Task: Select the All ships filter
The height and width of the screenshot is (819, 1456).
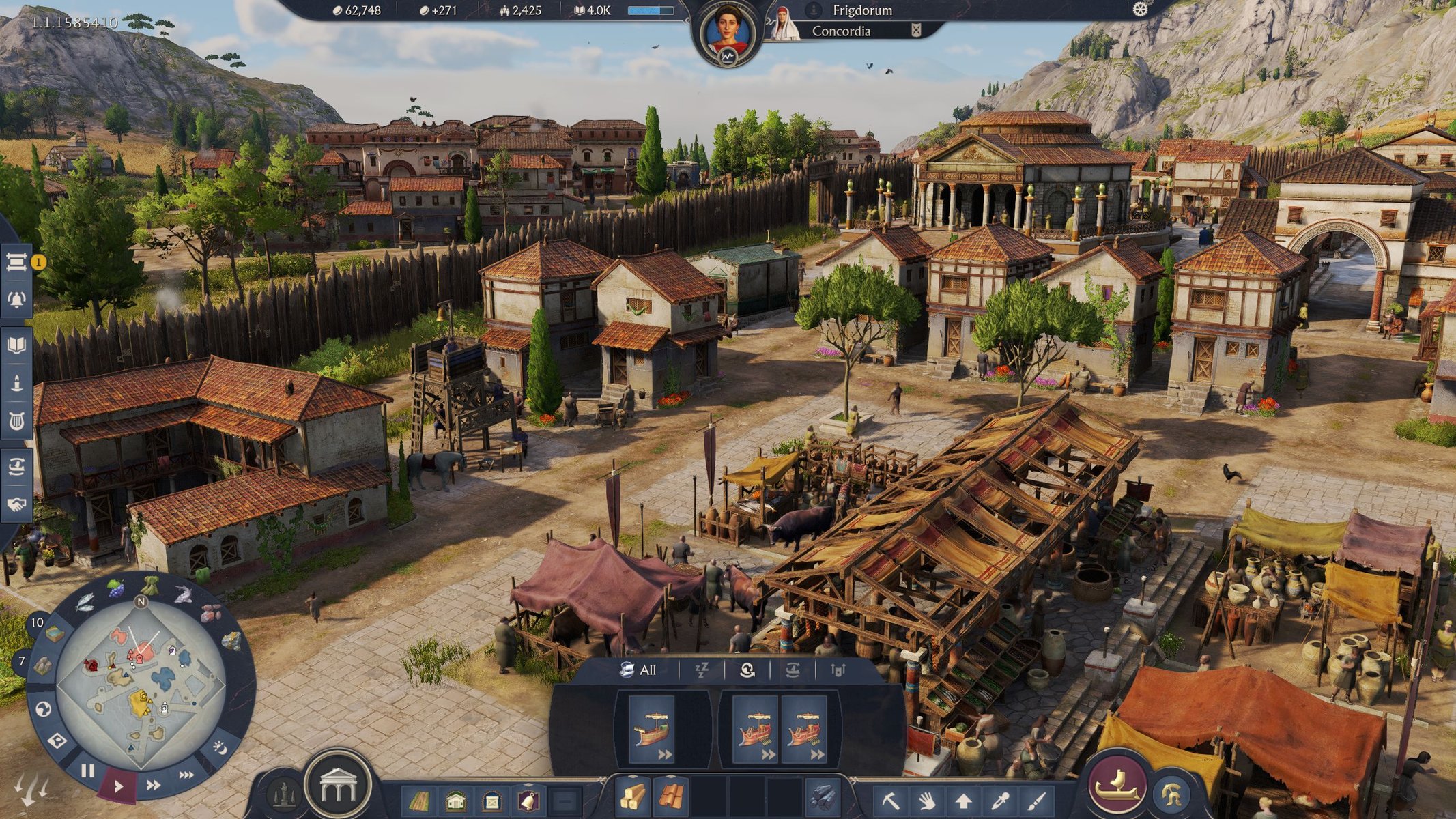Action: (x=639, y=670)
